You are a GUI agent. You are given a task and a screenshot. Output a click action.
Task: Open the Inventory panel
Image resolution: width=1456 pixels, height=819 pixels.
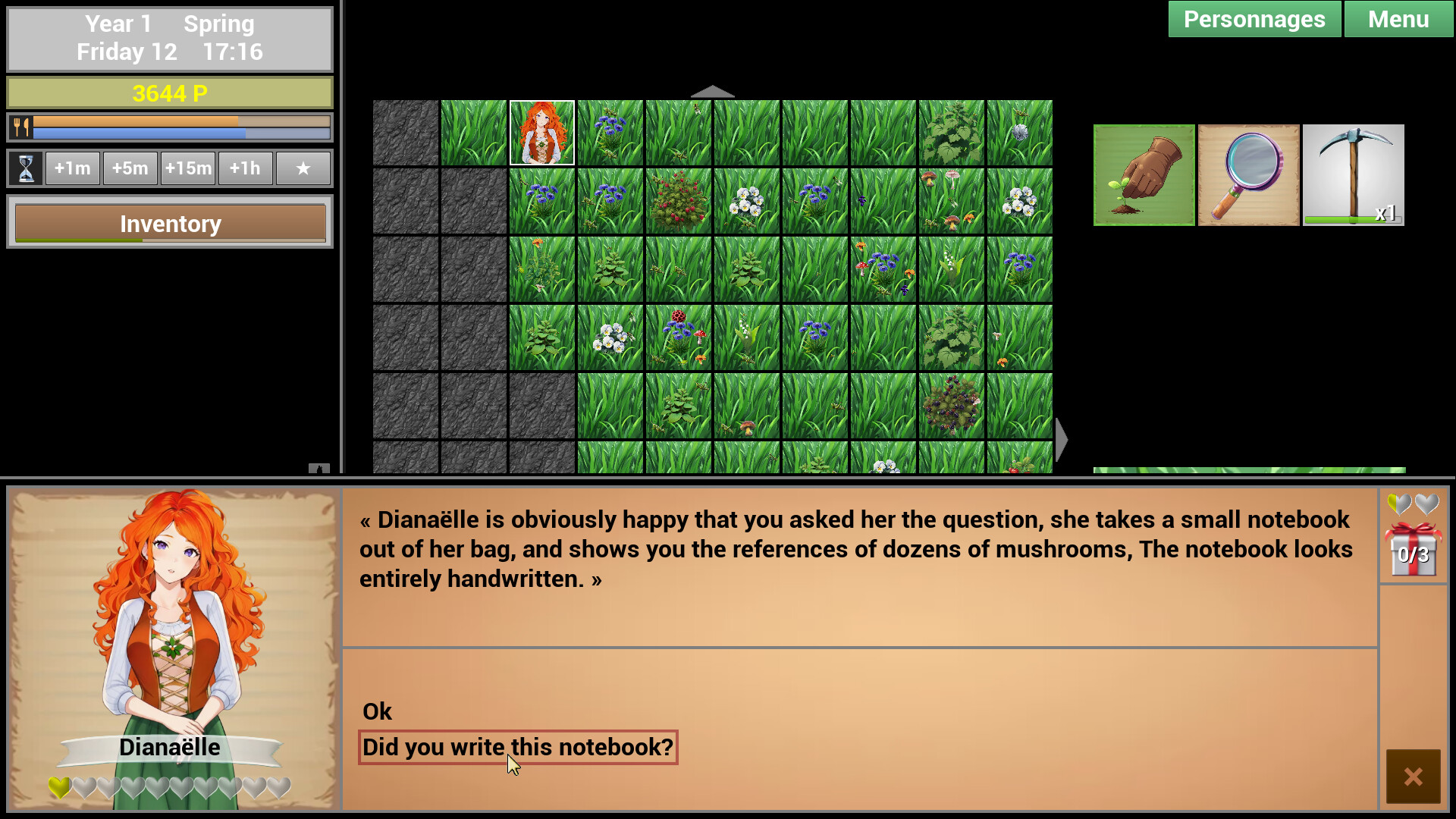tap(169, 223)
